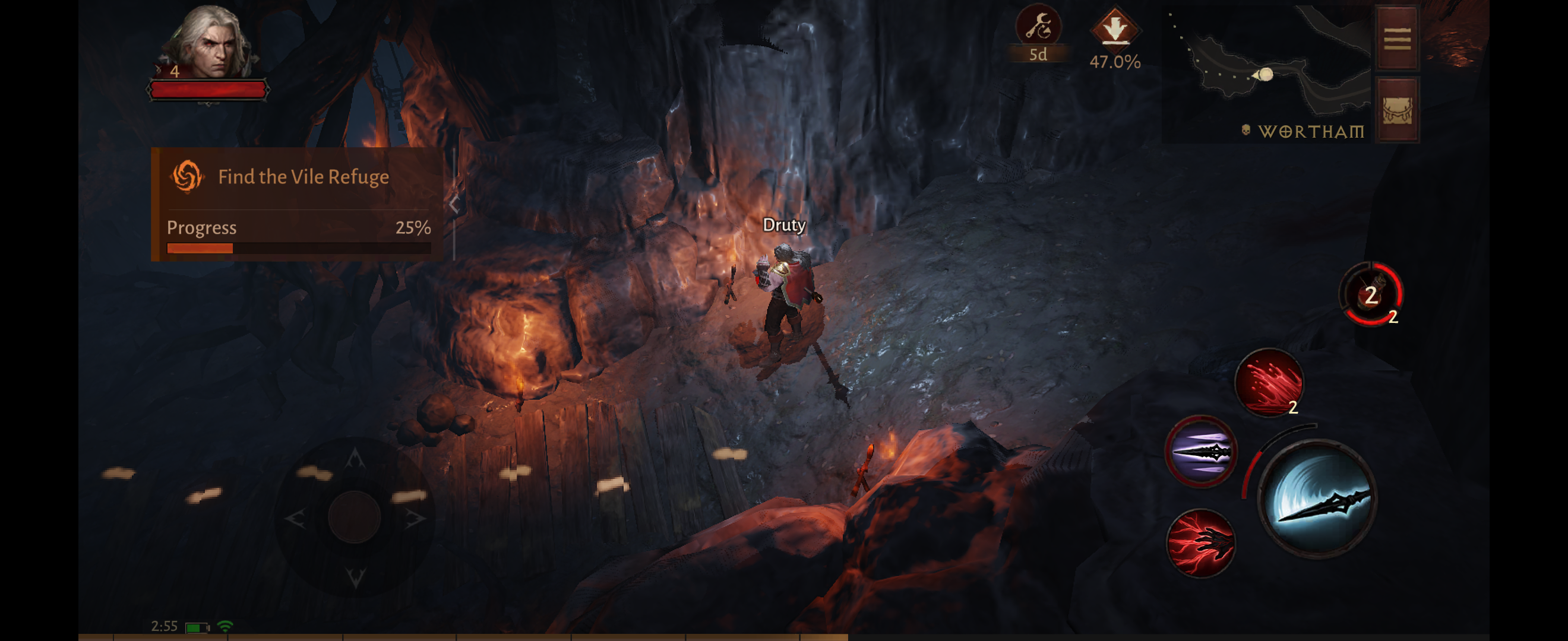Select the white-haired character portrait
Screen dimensions: 1568x641
[210, 43]
